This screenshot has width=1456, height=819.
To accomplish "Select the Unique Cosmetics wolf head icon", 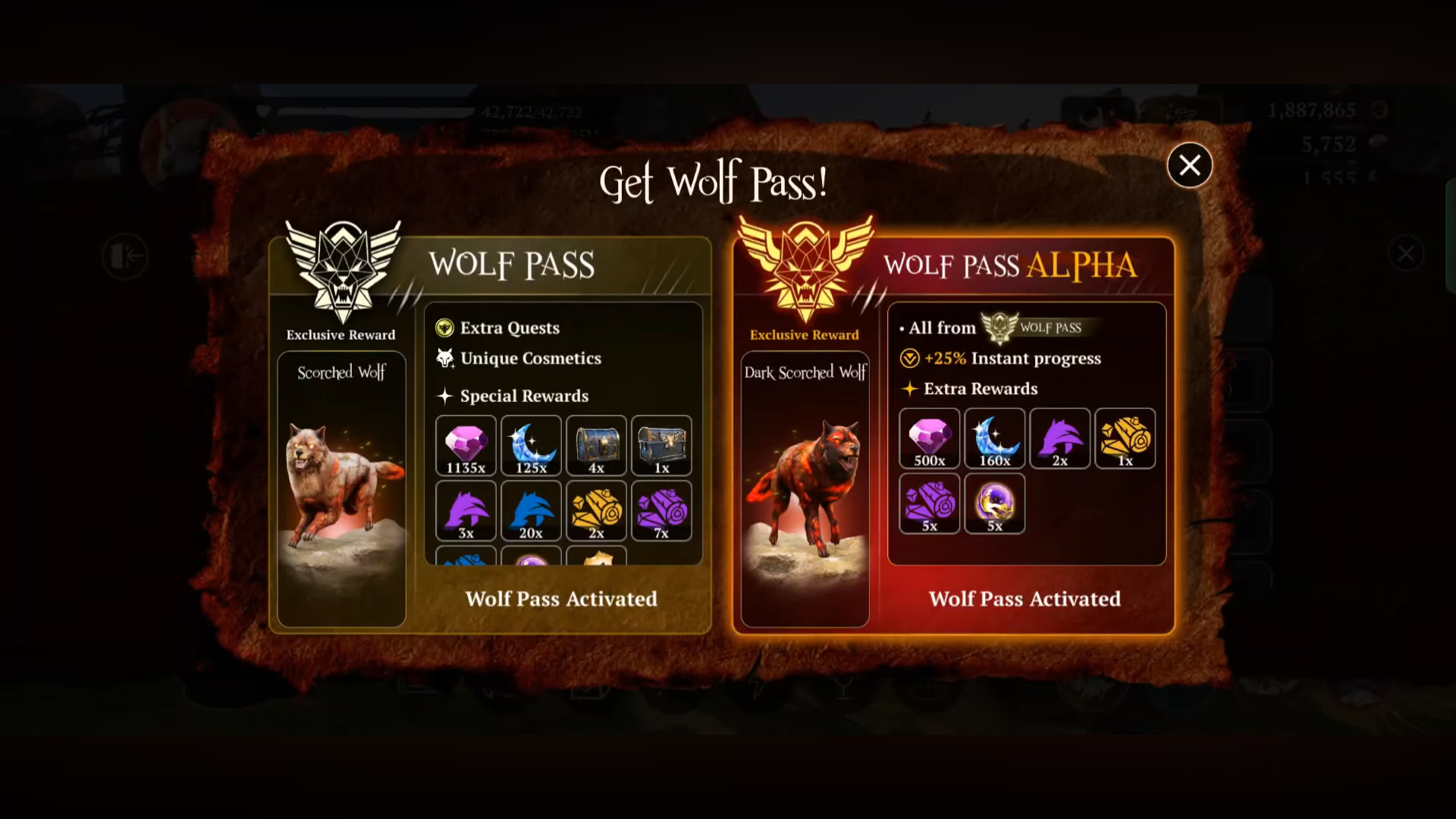I will click(444, 359).
